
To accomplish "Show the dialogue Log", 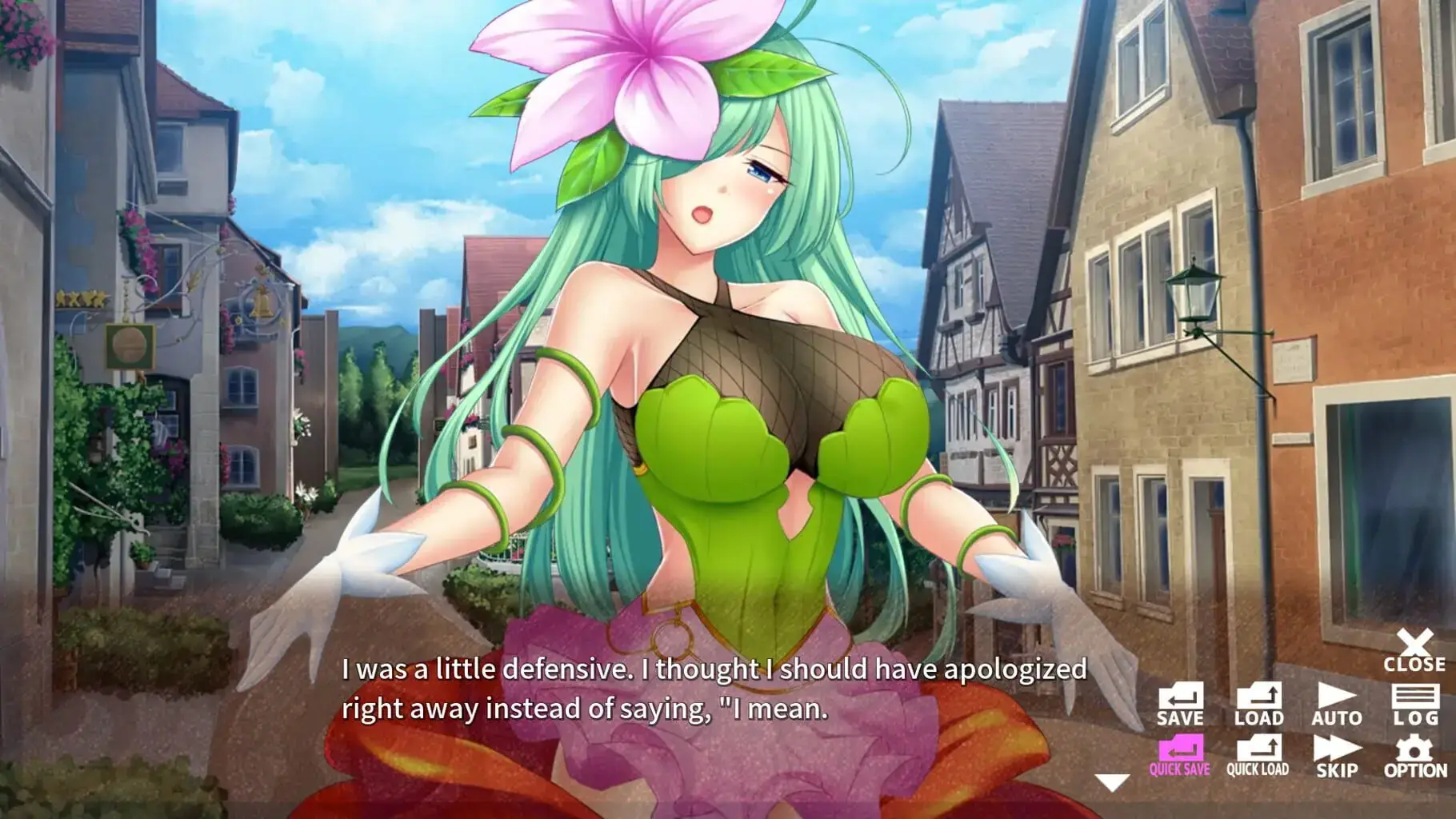I will (1414, 705).
